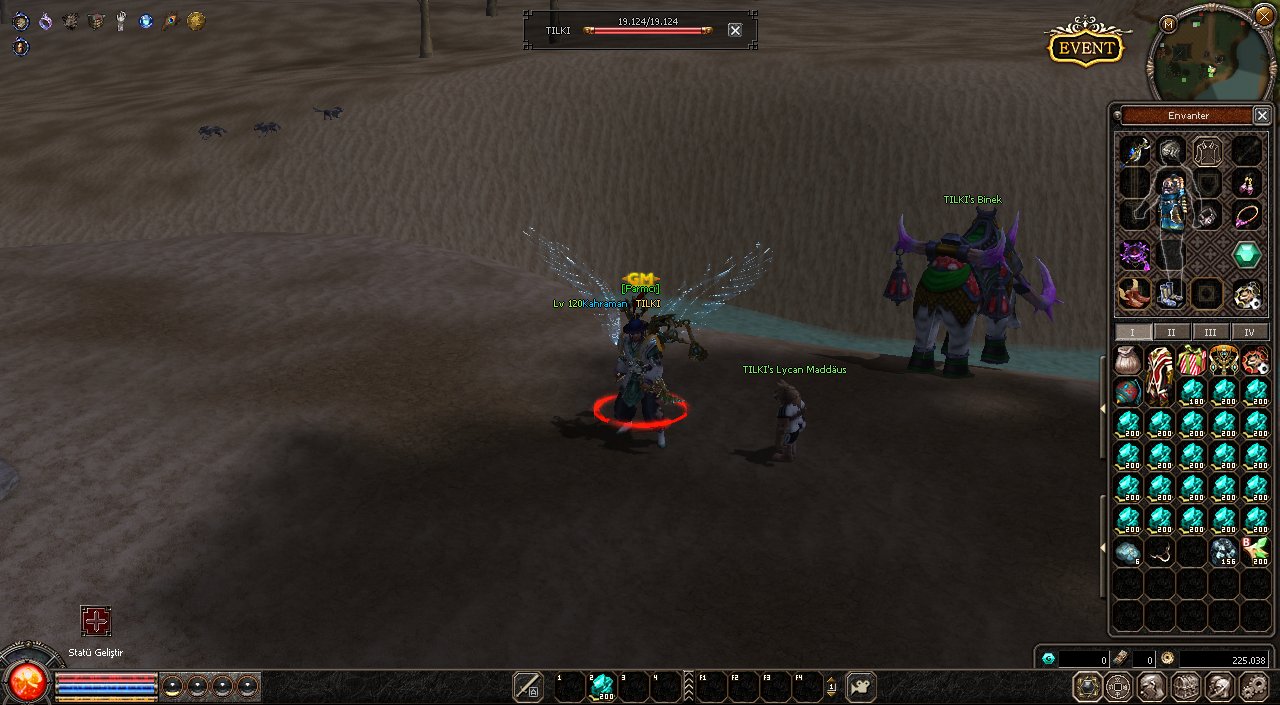1280x705 pixels.
Task: Open the EVENT panel
Action: [1085, 46]
